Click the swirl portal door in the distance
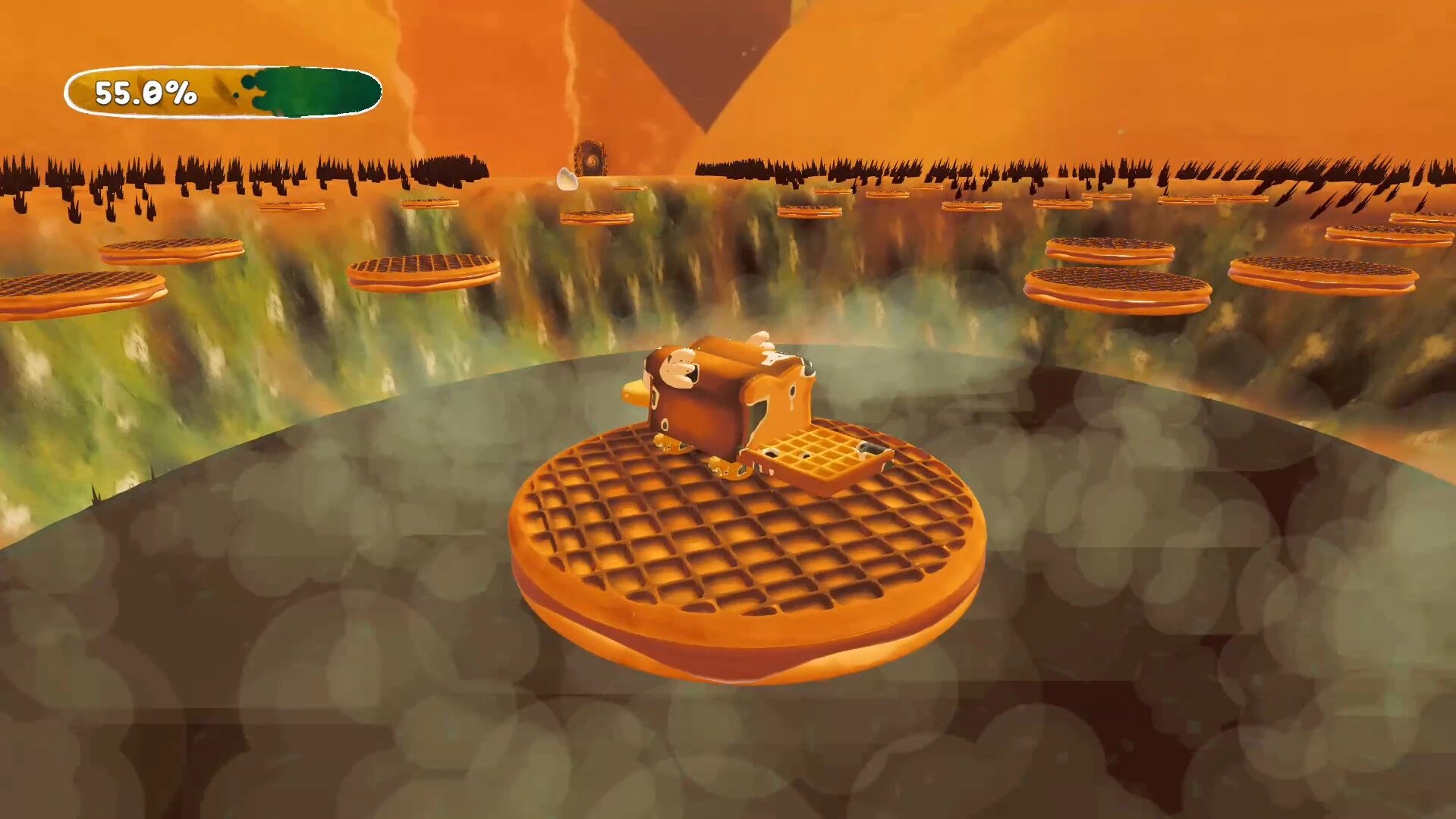 click(590, 157)
